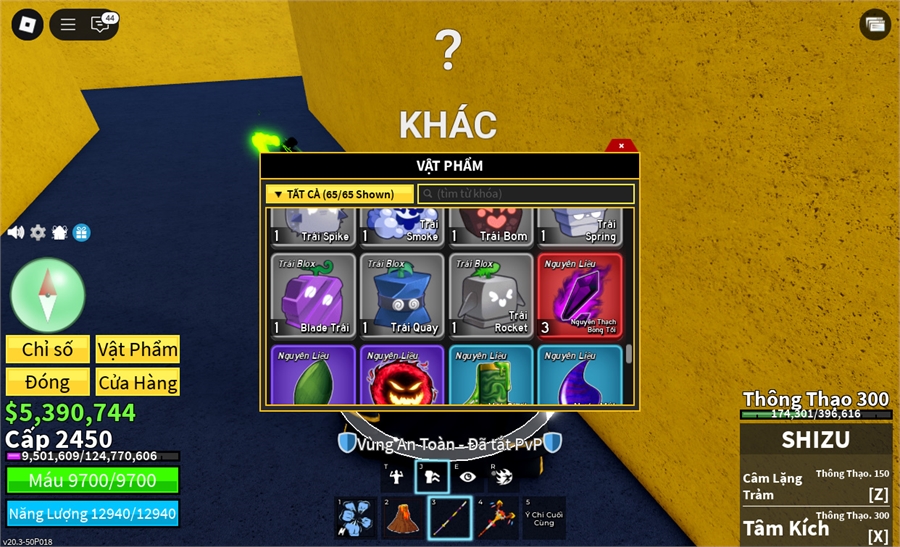Click the Đóng button
The width and height of the screenshot is (900, 547).
point(48,382)
